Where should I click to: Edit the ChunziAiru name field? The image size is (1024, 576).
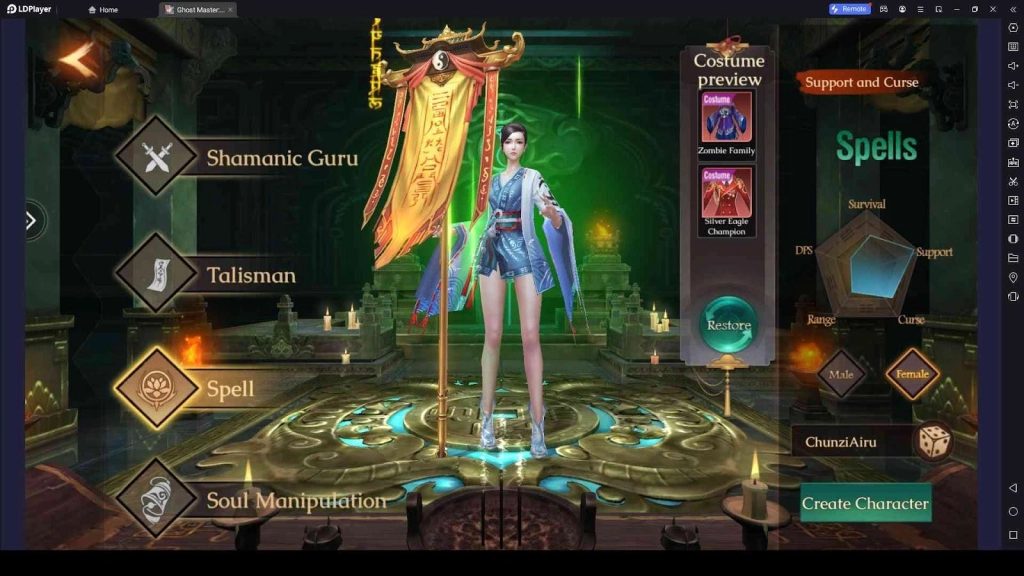pyautogui.click(x=850, y=442)
